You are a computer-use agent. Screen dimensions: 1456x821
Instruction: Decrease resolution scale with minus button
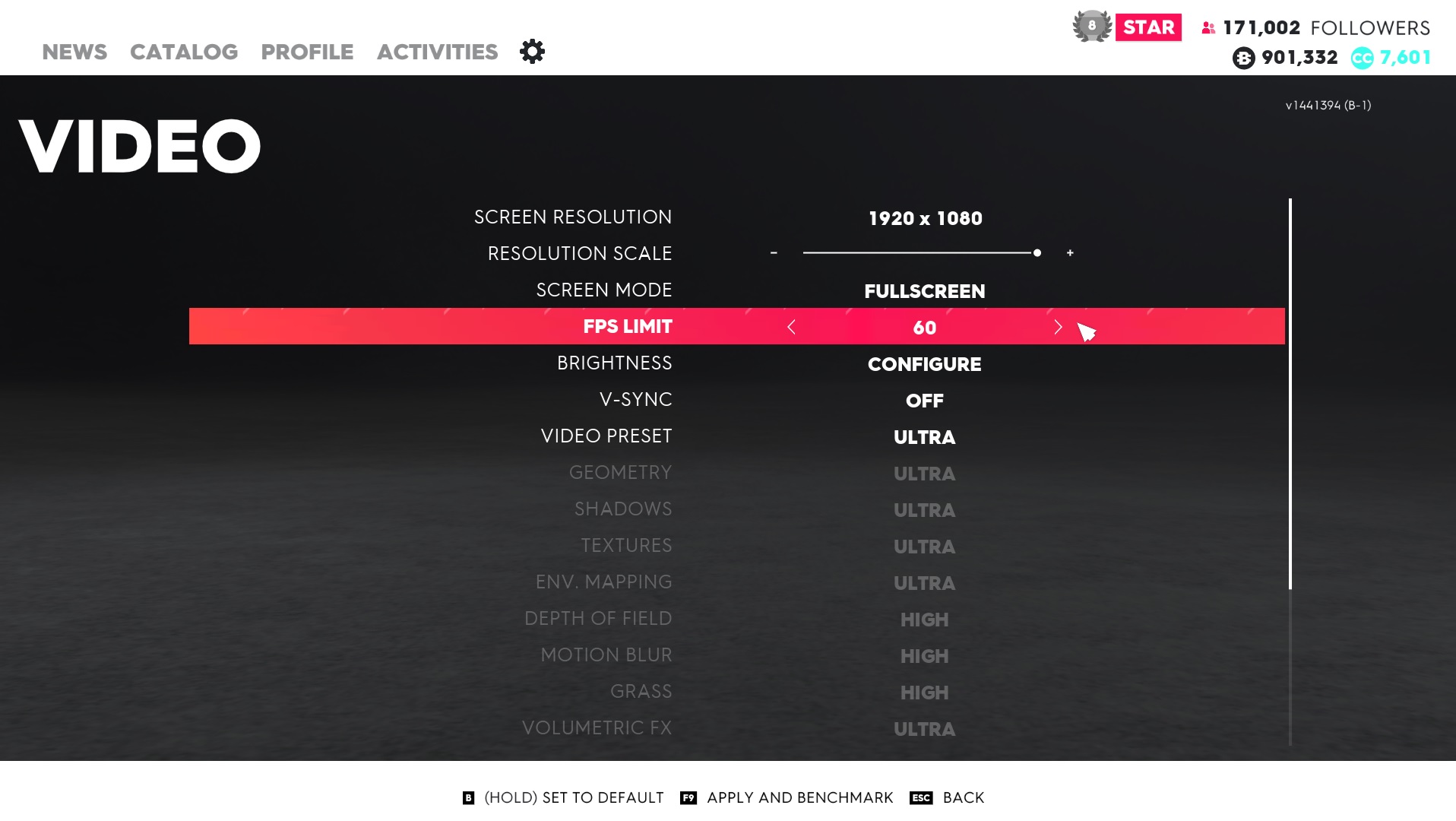774,252
